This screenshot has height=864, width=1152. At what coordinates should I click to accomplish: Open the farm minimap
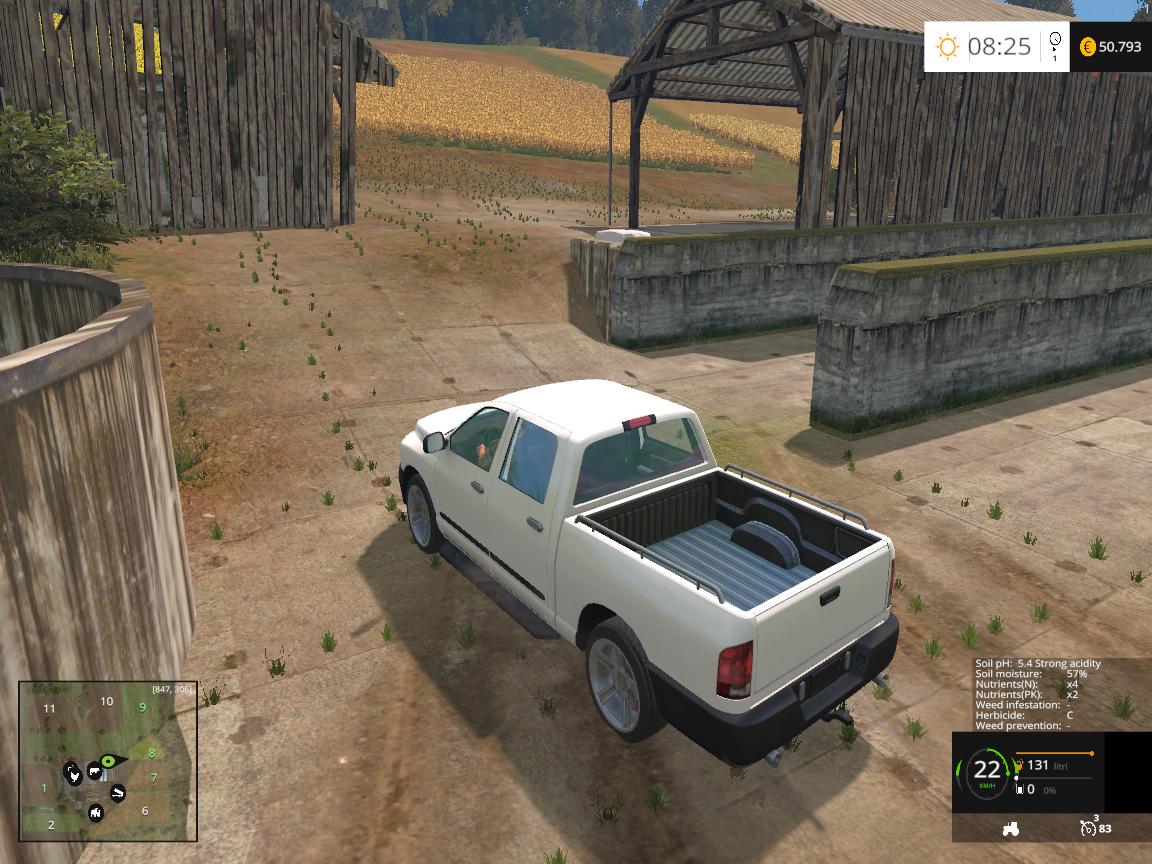108,761
